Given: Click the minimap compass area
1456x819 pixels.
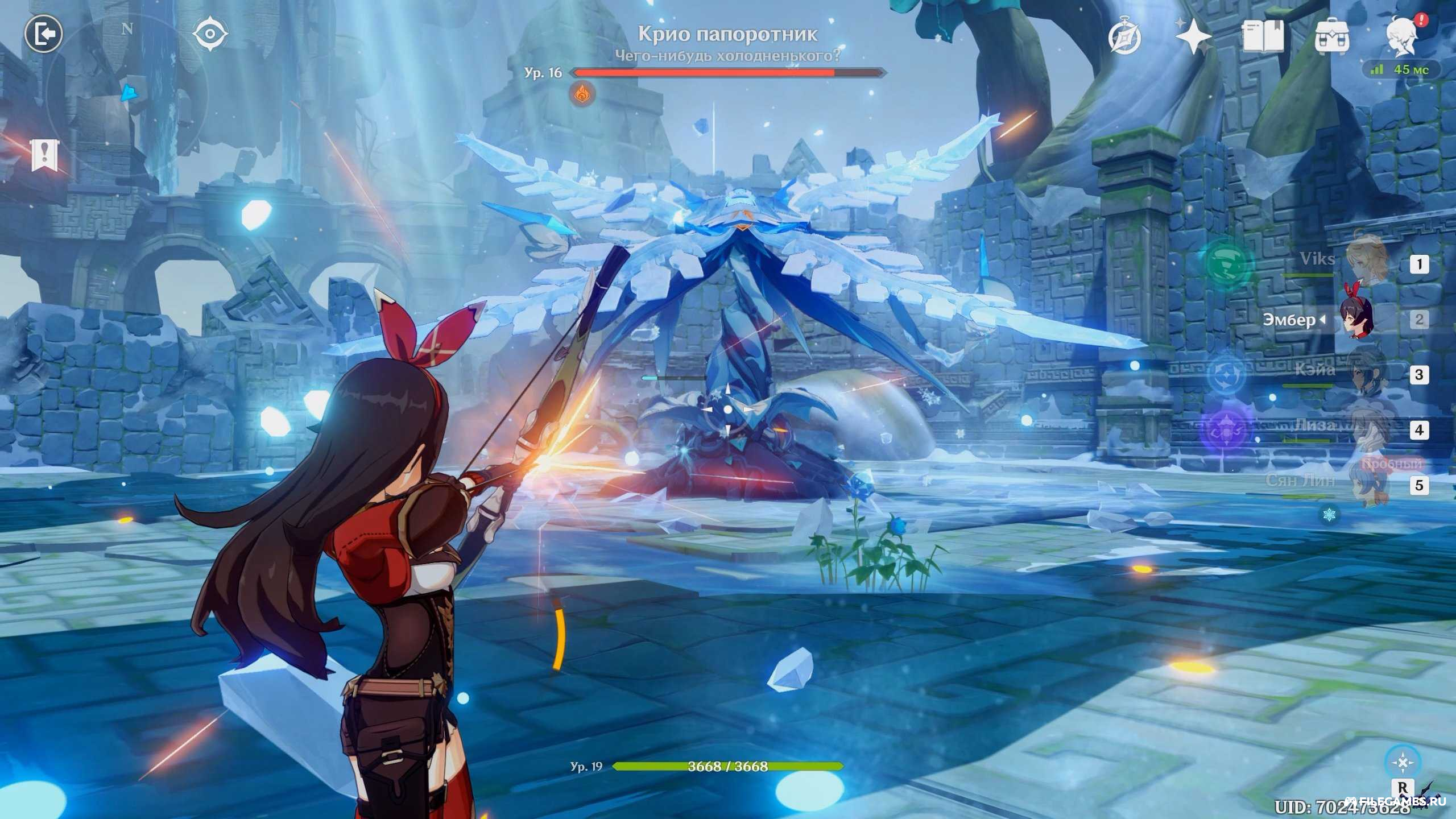Looking at the screenshot, I should tap(127, 91).
